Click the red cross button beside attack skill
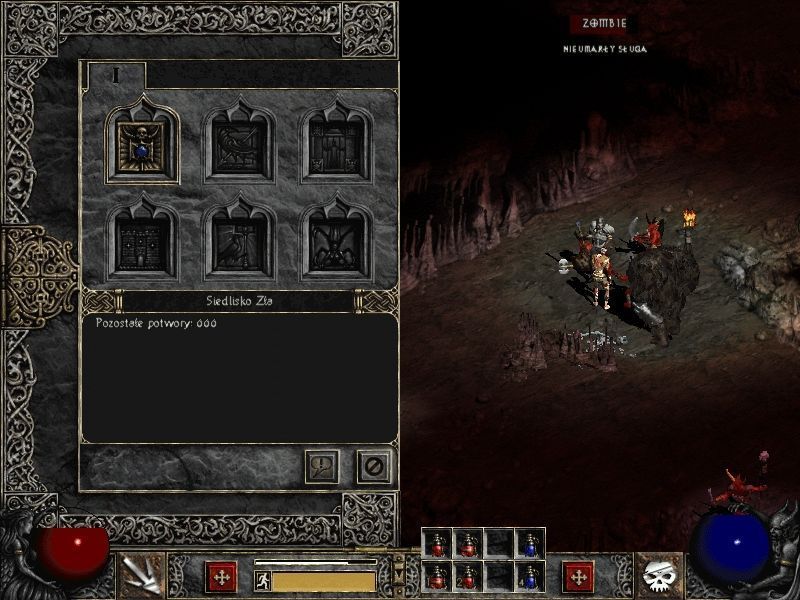 pos(221,577)
